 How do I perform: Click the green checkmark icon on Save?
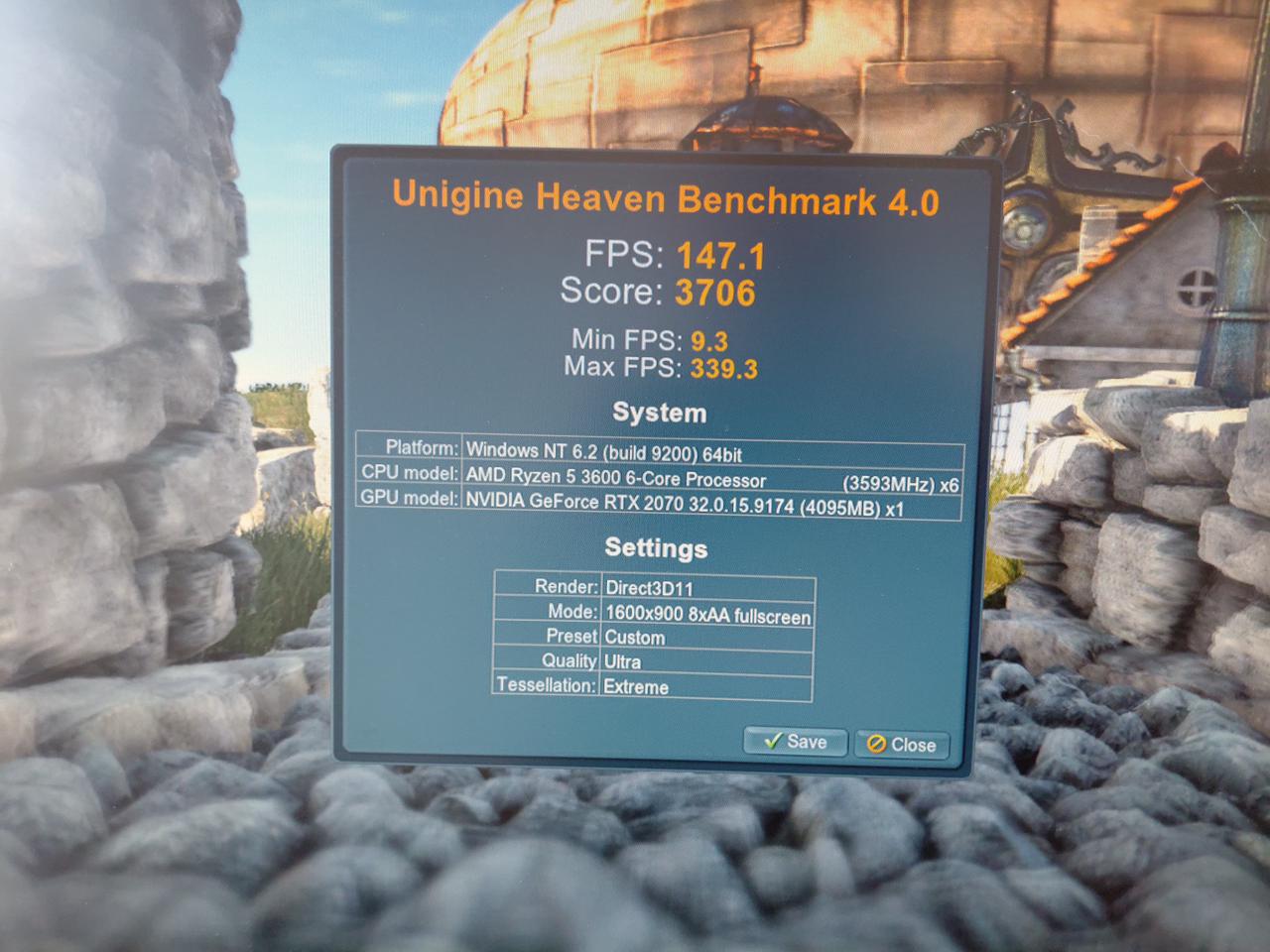click(x=773, y=741)
